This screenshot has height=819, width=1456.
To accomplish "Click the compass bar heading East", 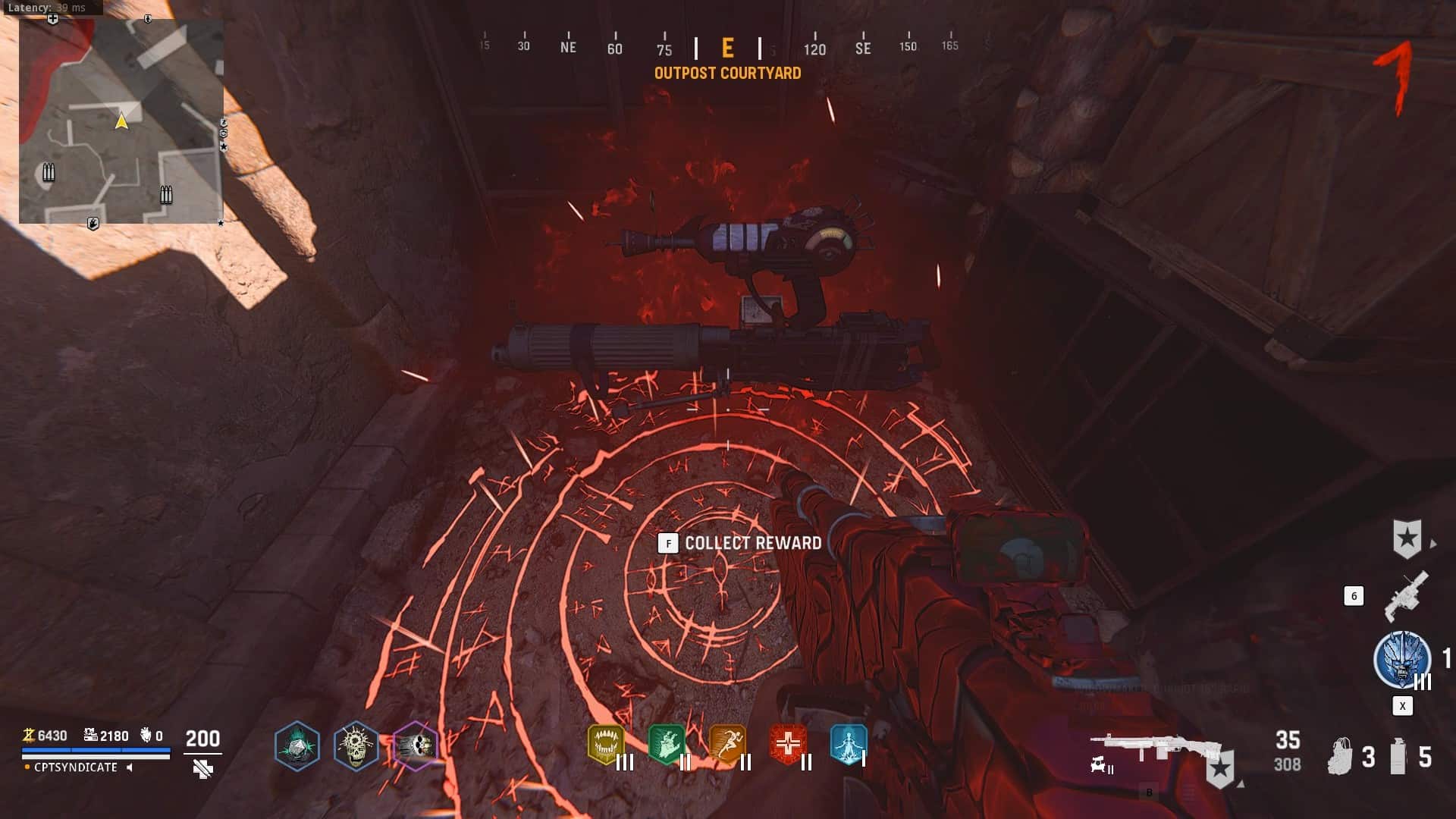I will (x=727, y=49).
